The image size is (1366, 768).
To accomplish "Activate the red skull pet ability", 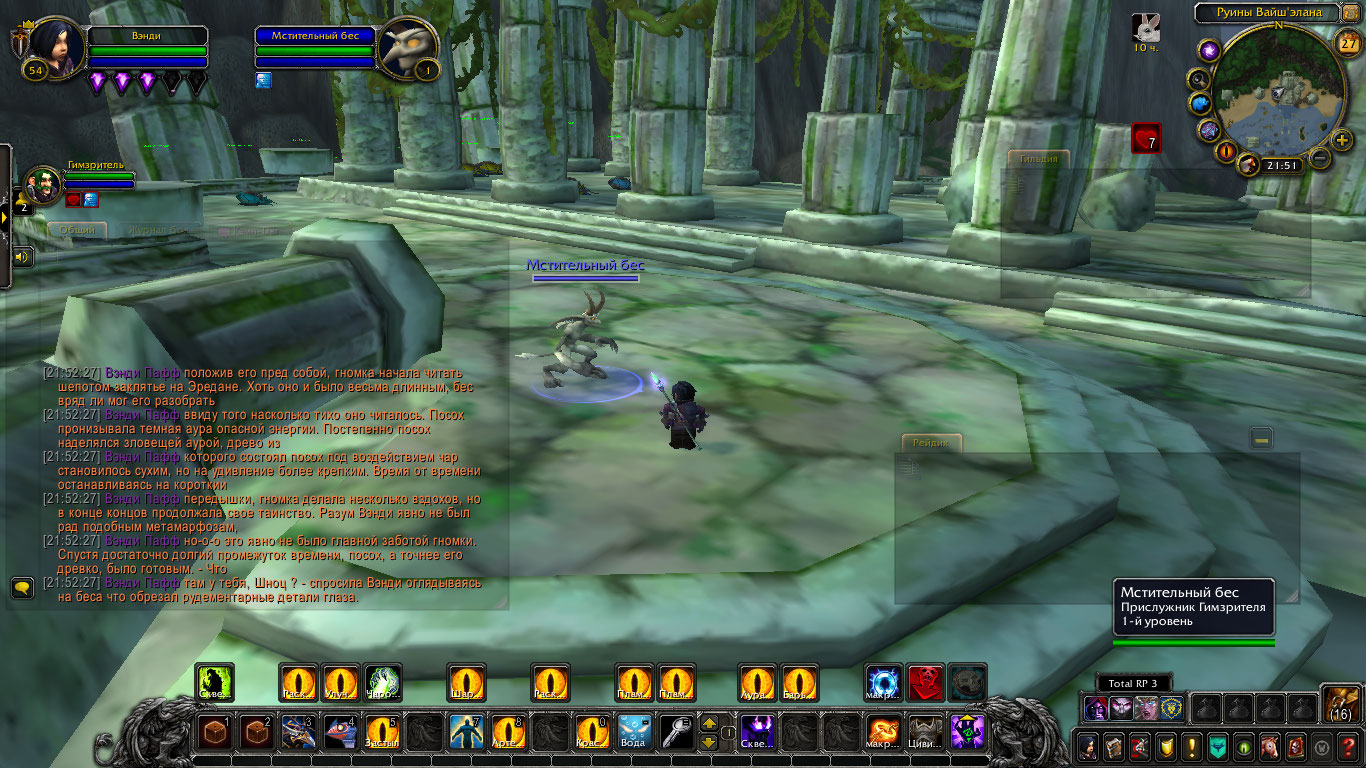I will coord(925,682).
